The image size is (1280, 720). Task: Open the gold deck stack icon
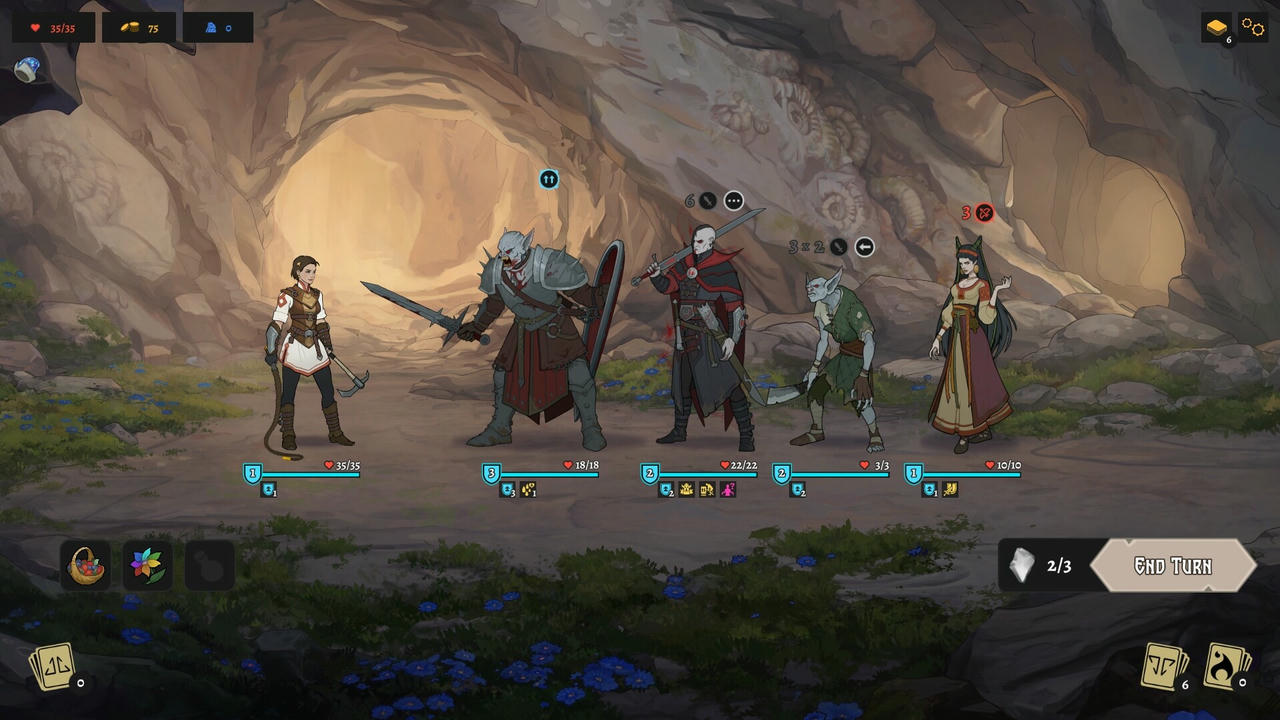[1216, 27]
